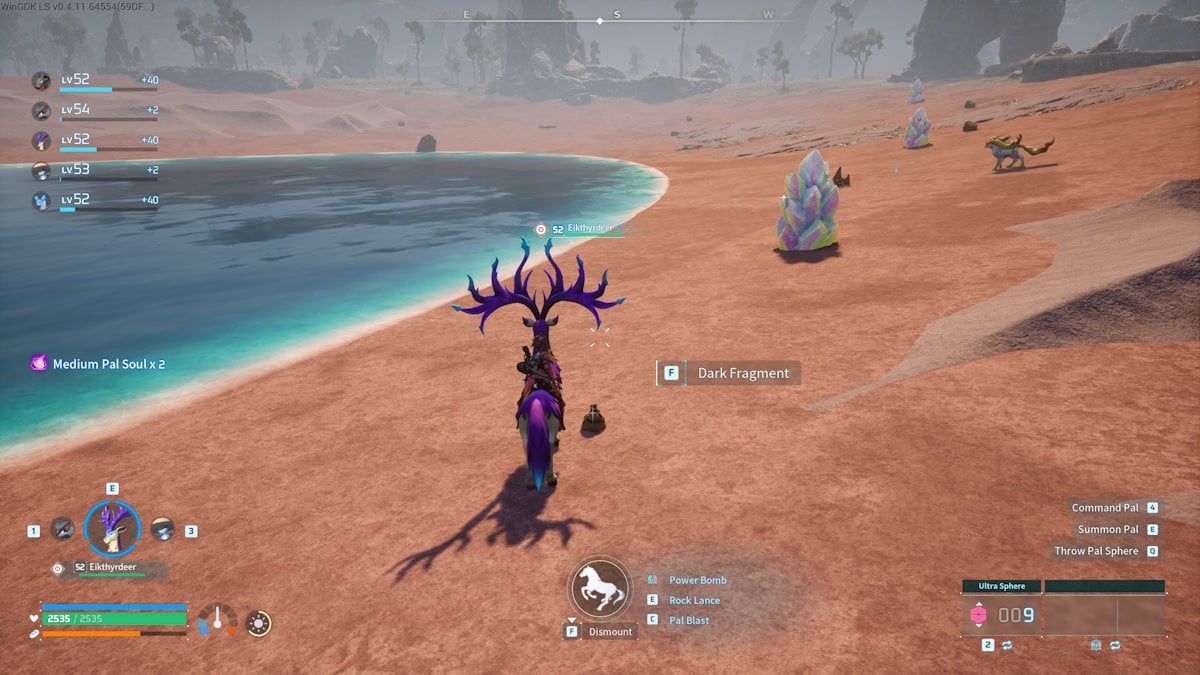Select the active Eikthyrdeer pal portrait
The height and width of the screenshot is (675, 1200).
pyautogui.click(x=112, y=528)
